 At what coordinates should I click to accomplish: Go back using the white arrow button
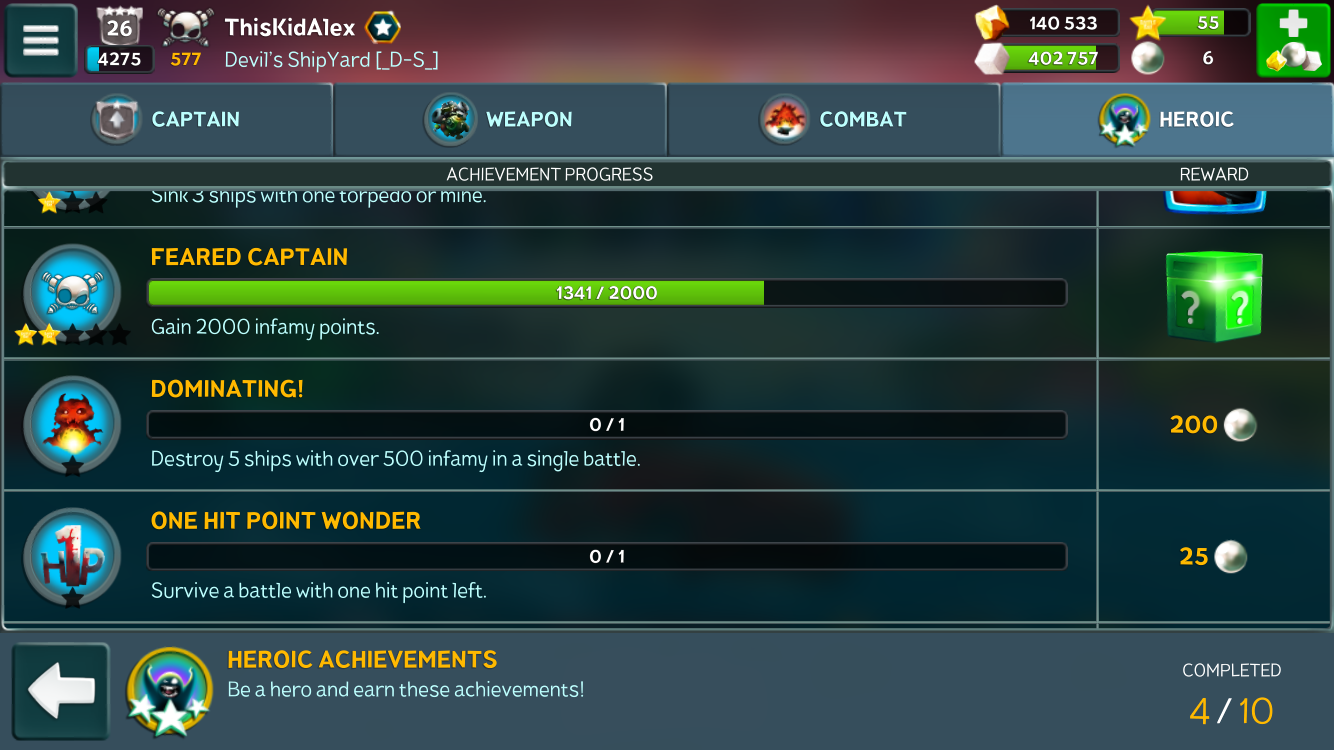(x=61, y=690)
